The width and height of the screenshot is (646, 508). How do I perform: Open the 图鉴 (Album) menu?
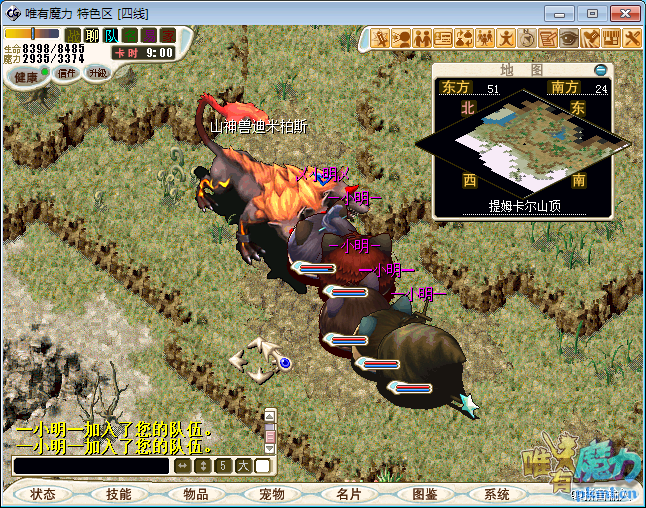423,494
